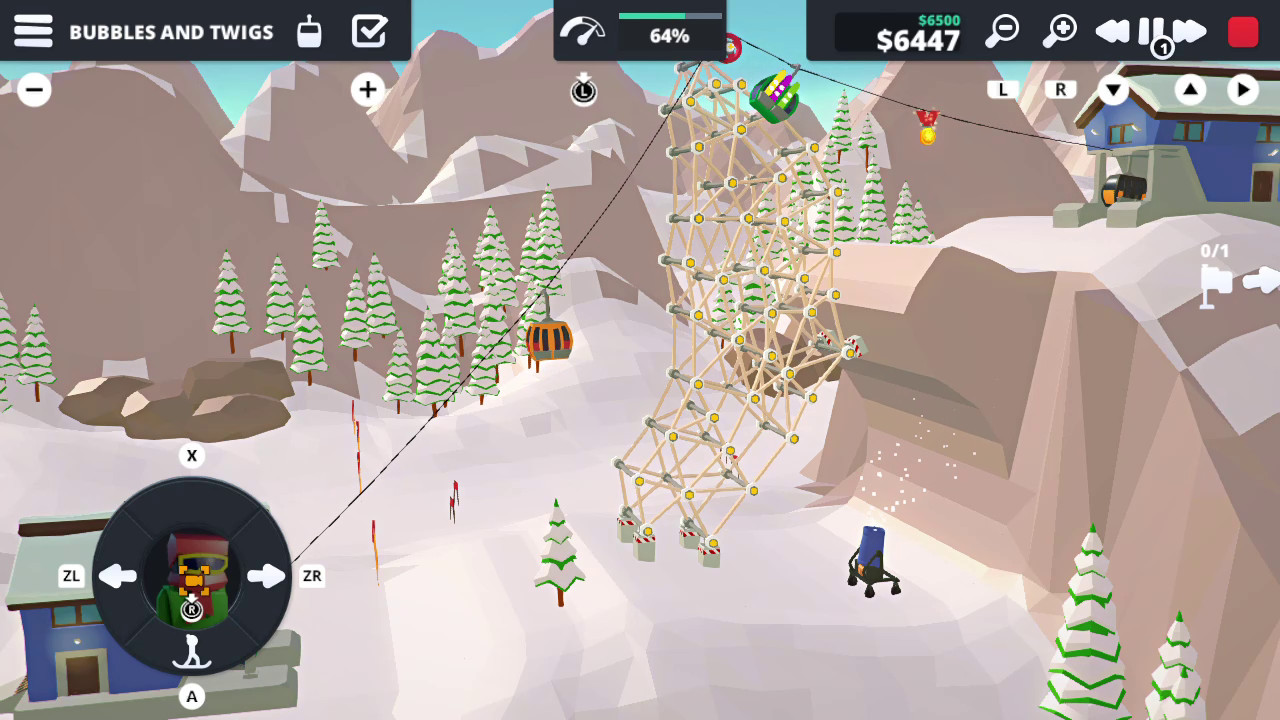1280x720 pixels.
Task: Click the circled up-arrow button top right
Action: click(1188, 89)
